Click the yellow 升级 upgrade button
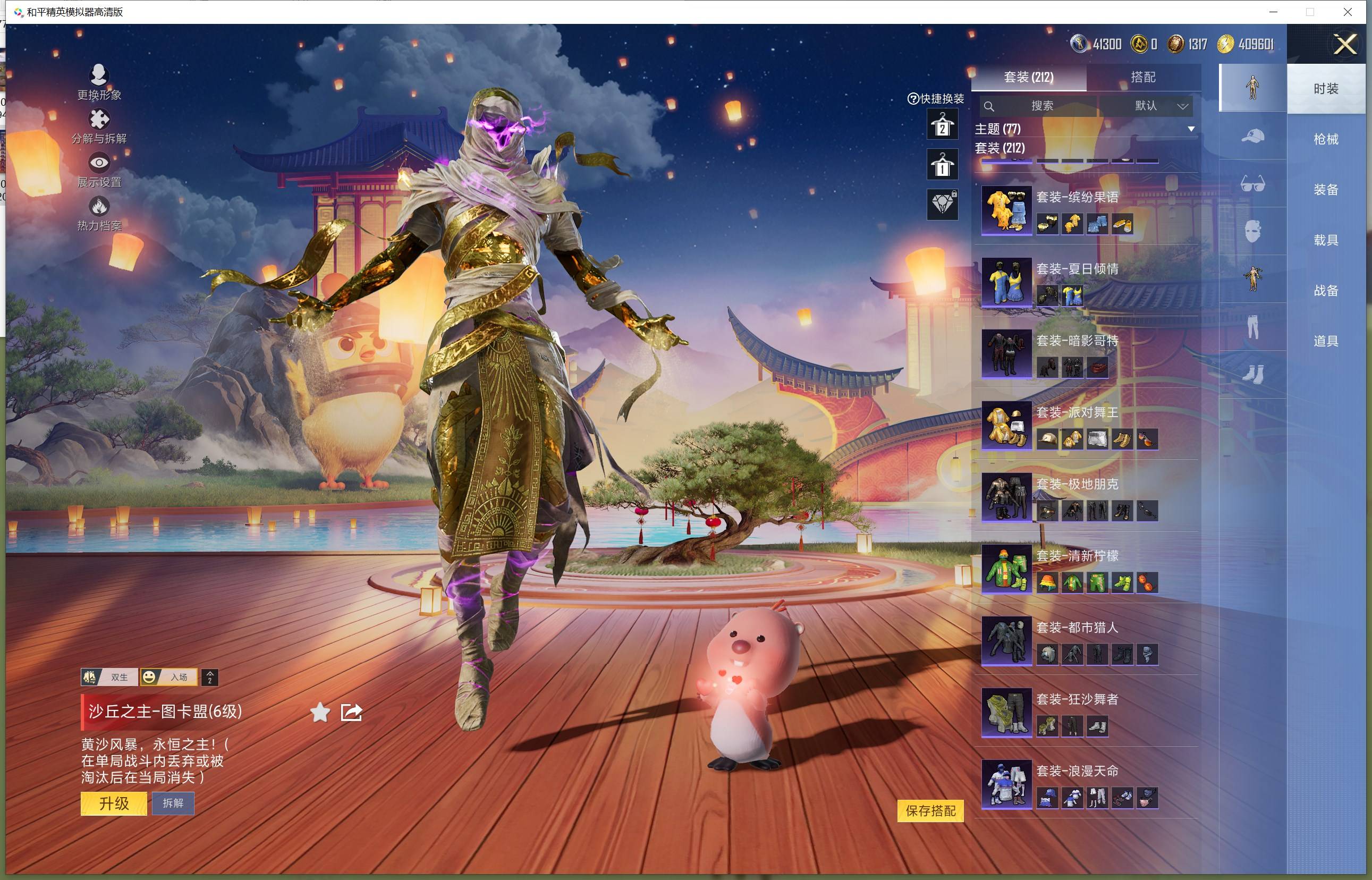1372x880 pixels. click(x=114, y=803)
